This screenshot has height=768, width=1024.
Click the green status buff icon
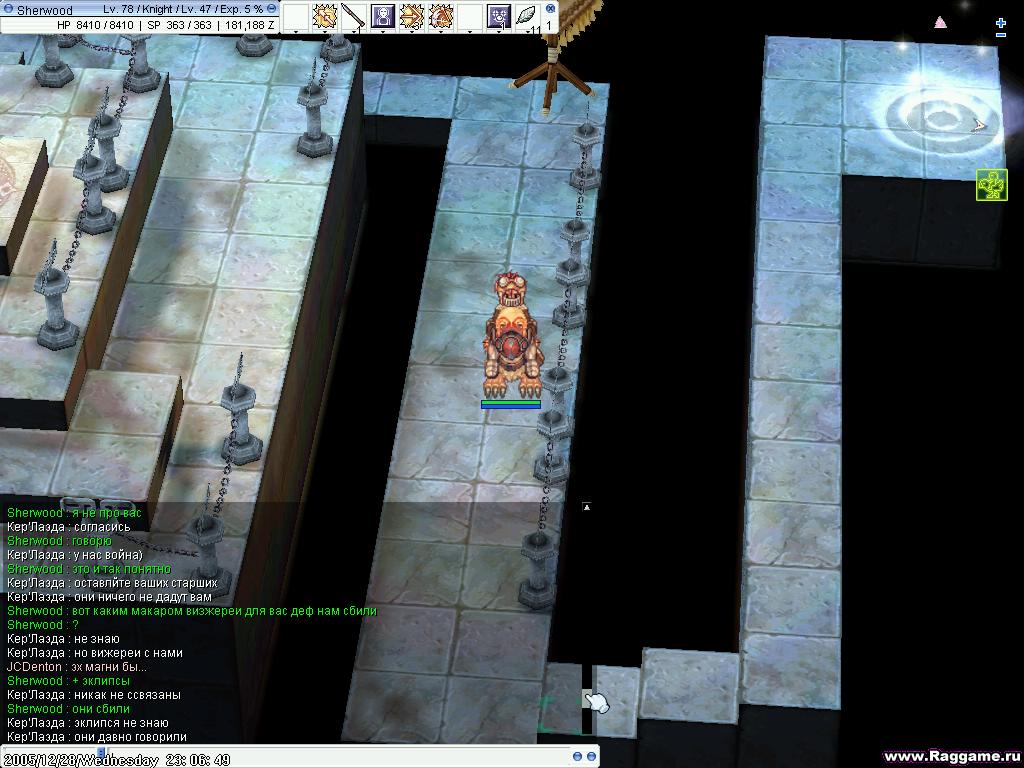(x=992, y=185)
